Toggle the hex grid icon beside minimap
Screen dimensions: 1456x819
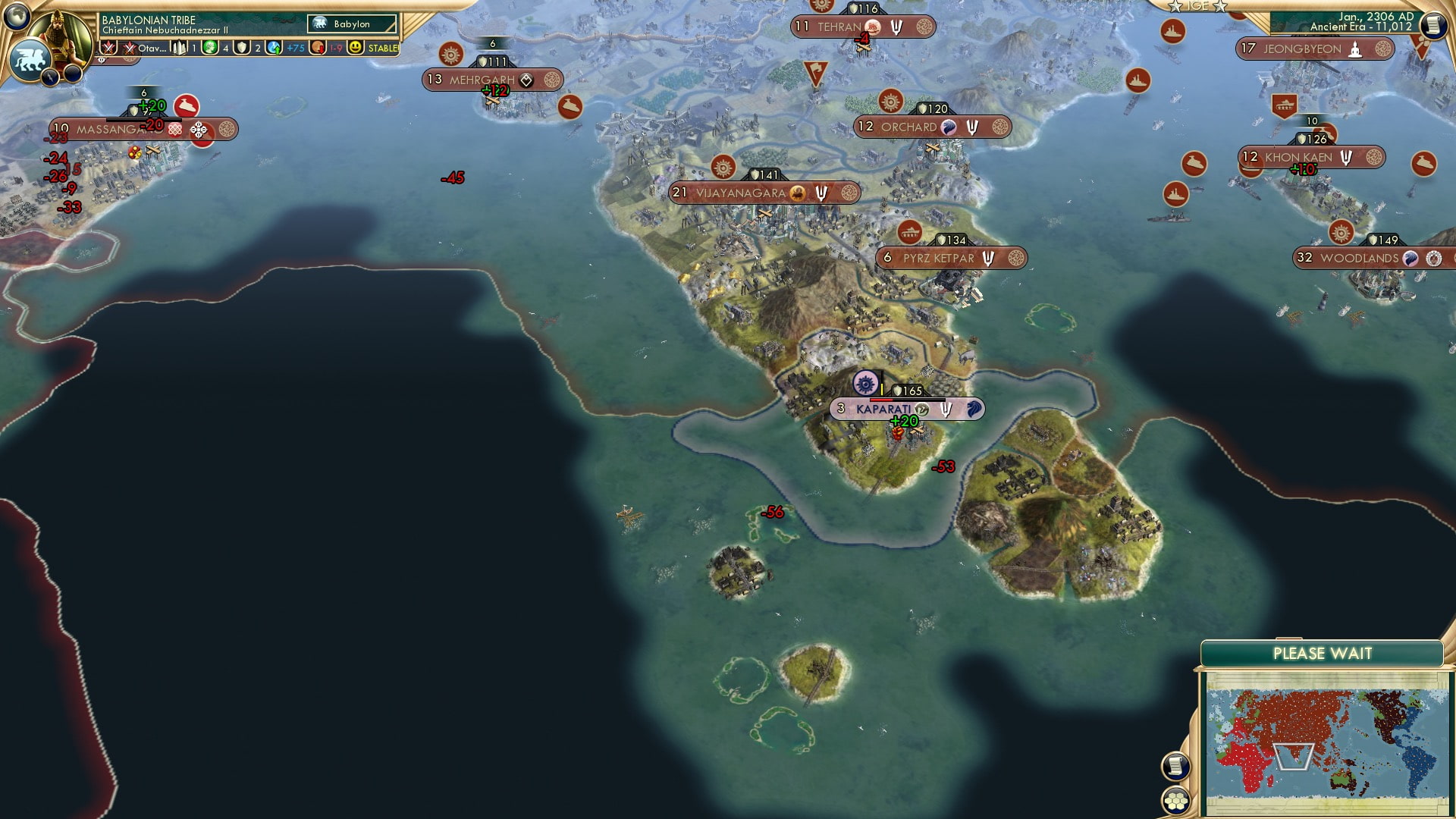pyautogui.click(x=1175, y=800)
